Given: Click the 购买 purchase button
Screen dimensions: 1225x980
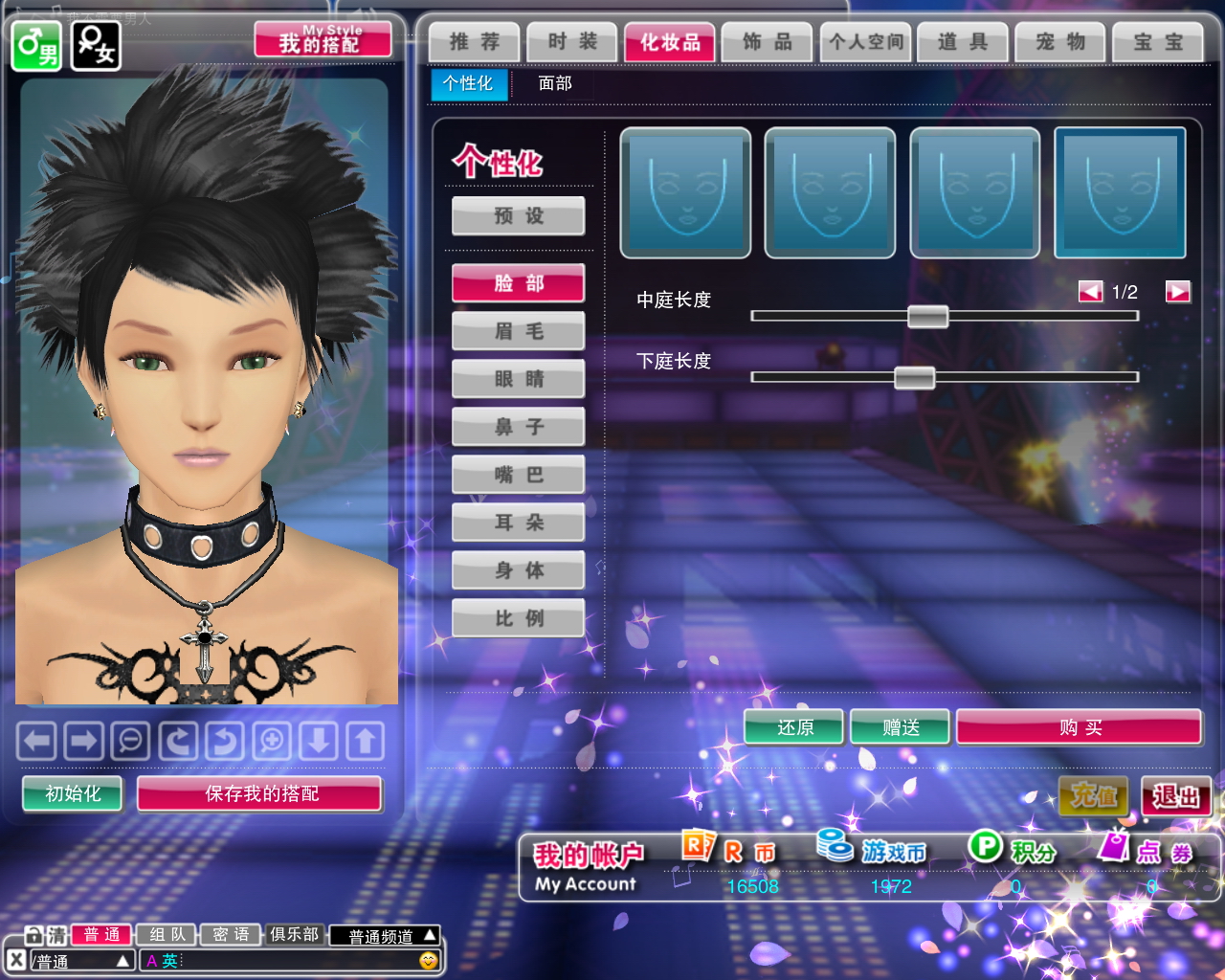Looking at the screenshot, I should pyautogui.click(x=1079, y=727).
